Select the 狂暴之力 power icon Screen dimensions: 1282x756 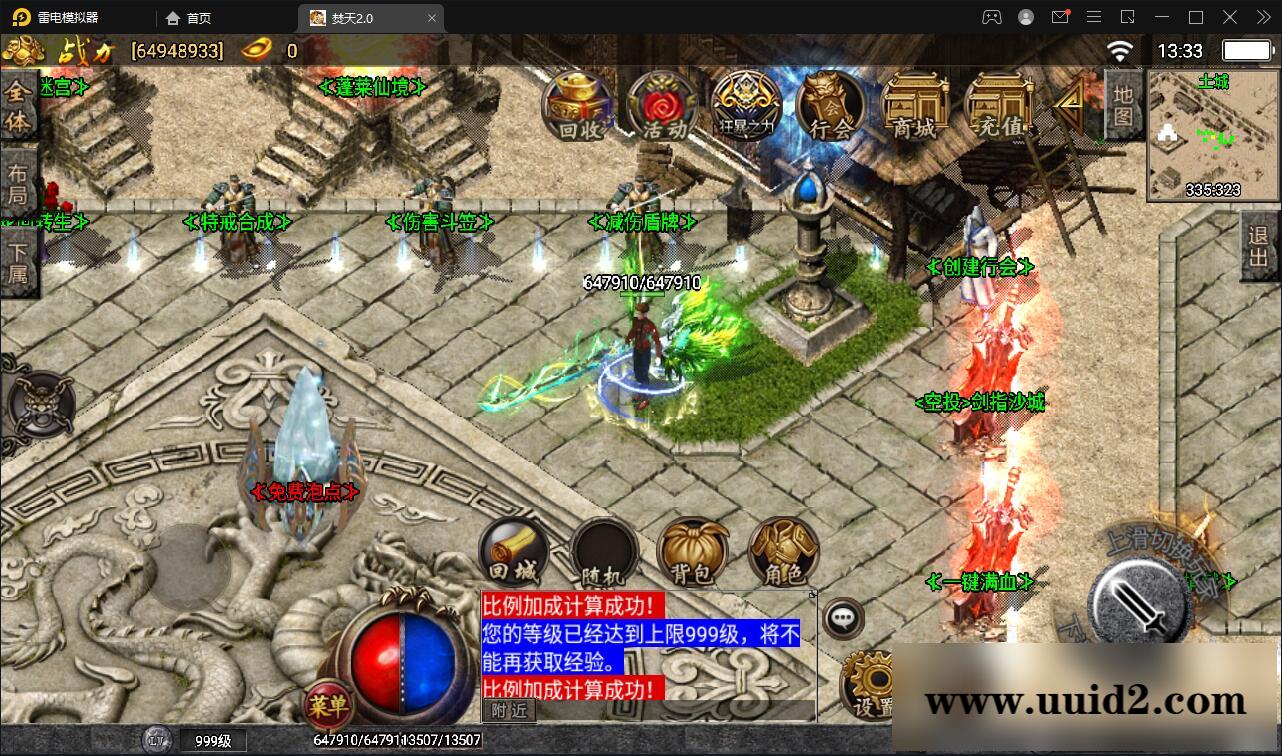pos(744,105)
